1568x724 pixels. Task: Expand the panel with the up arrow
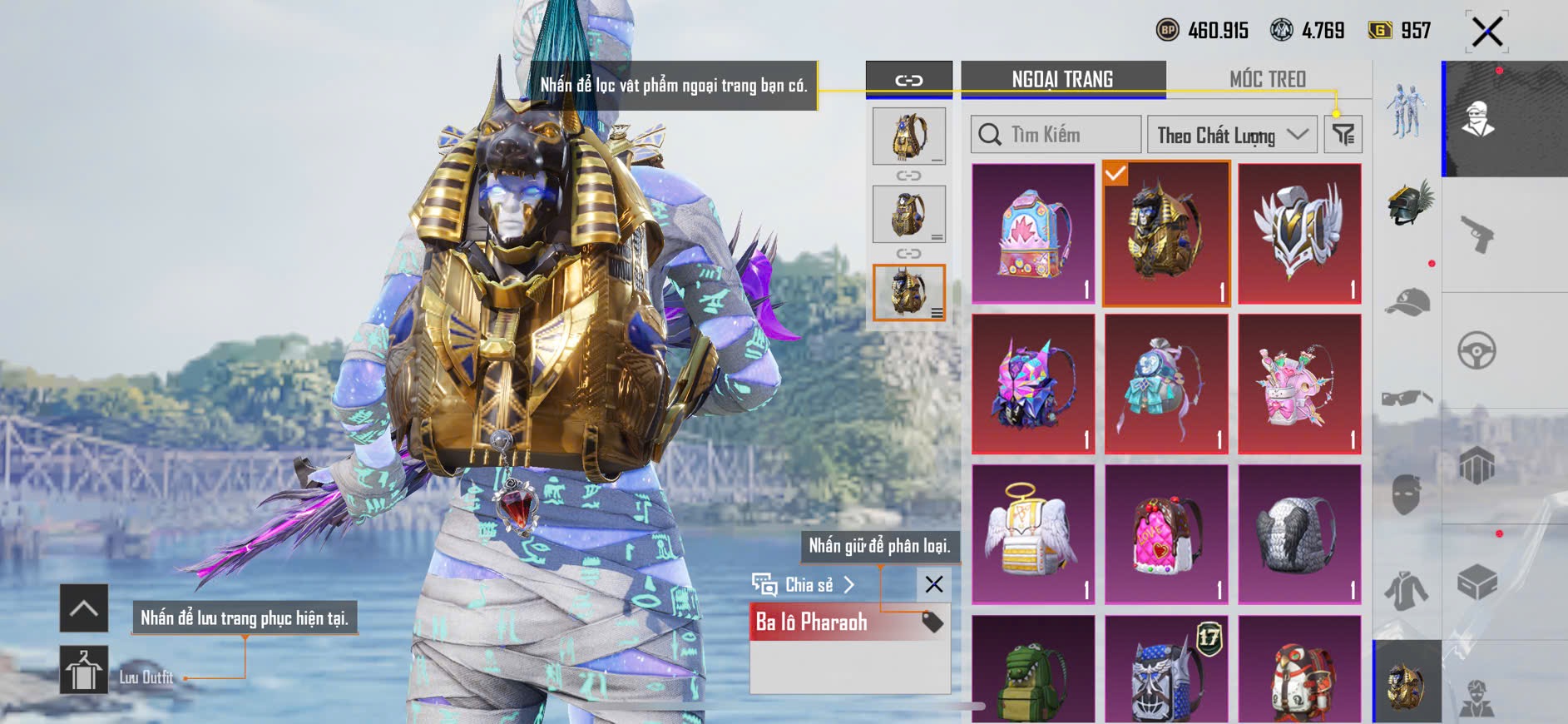click(x=84, y=608)
